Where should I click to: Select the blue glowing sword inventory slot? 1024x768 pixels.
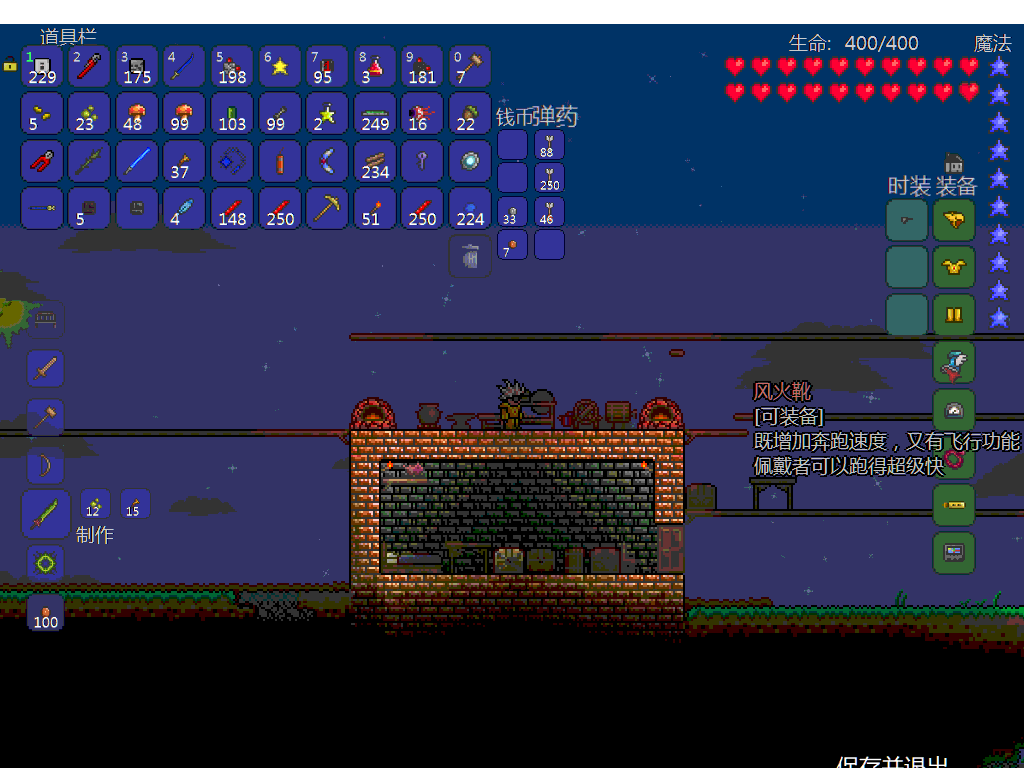(x=137, y=161)
